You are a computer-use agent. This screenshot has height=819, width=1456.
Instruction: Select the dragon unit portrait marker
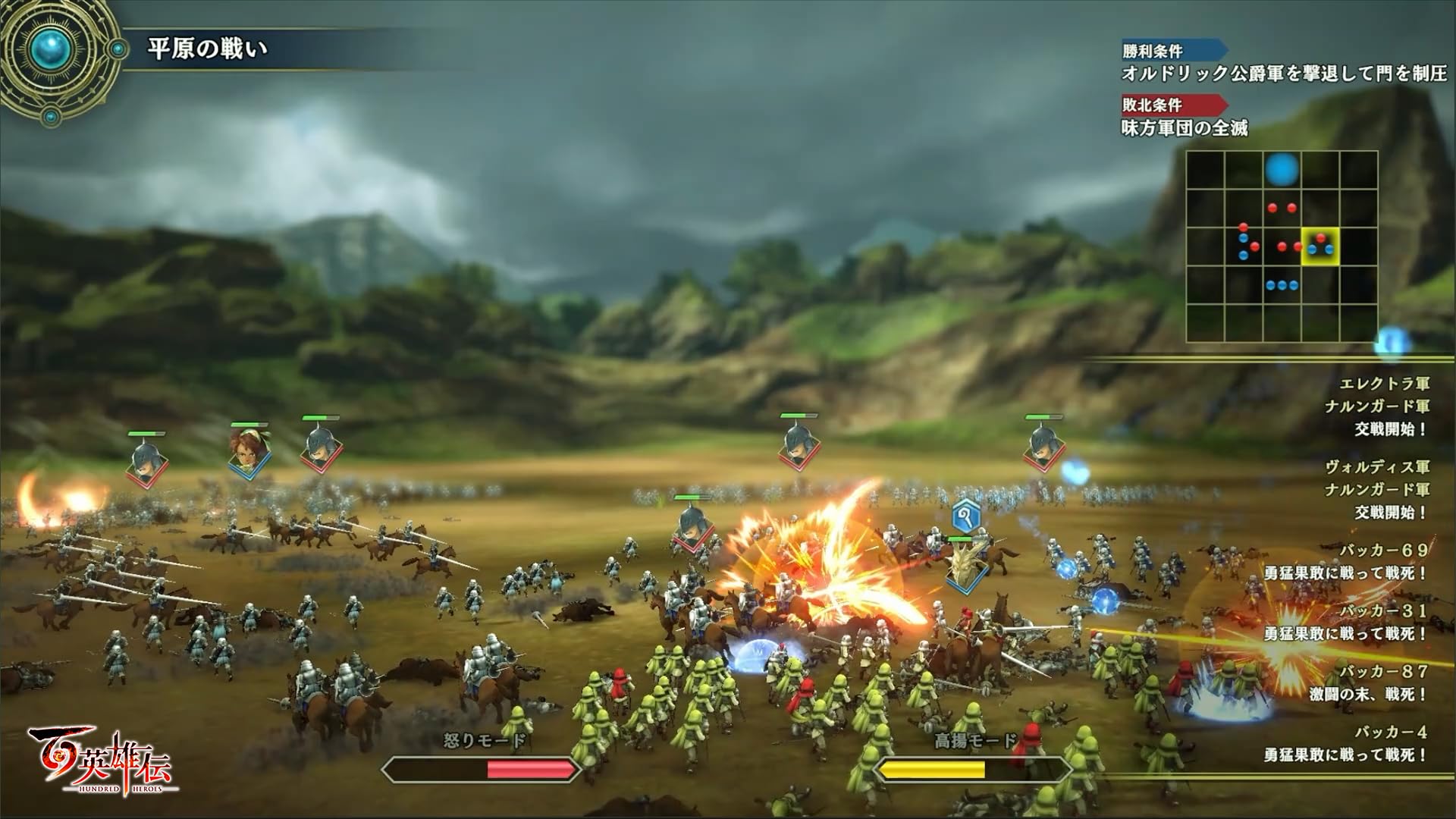pos(967,568)
